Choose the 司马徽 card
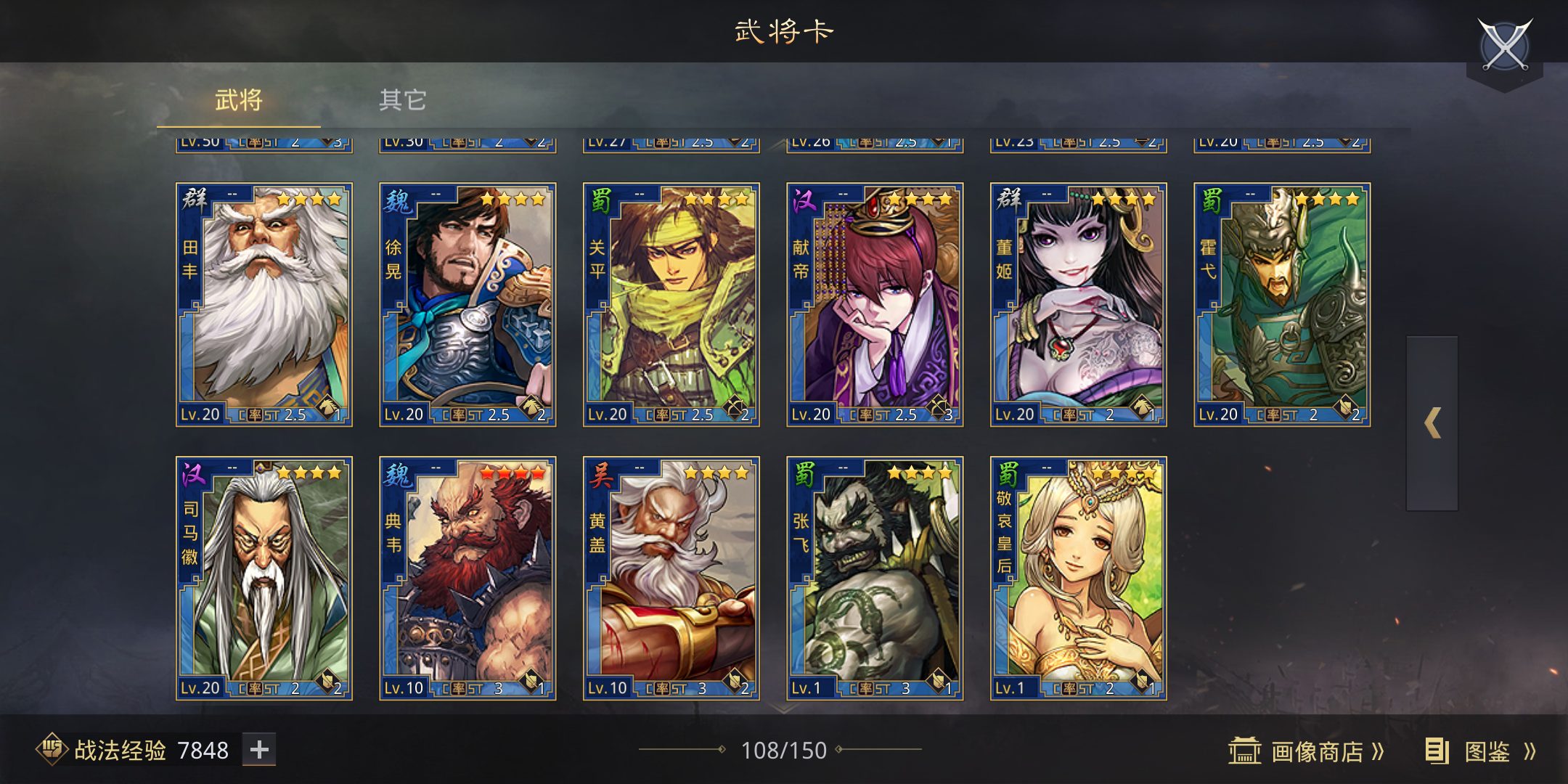This screenshot has width=1568, height=784. [264, 578]
